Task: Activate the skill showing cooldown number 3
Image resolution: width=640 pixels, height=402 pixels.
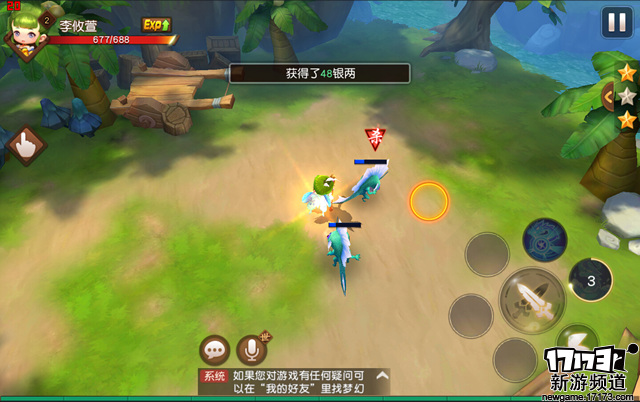Action: [590, 280]
